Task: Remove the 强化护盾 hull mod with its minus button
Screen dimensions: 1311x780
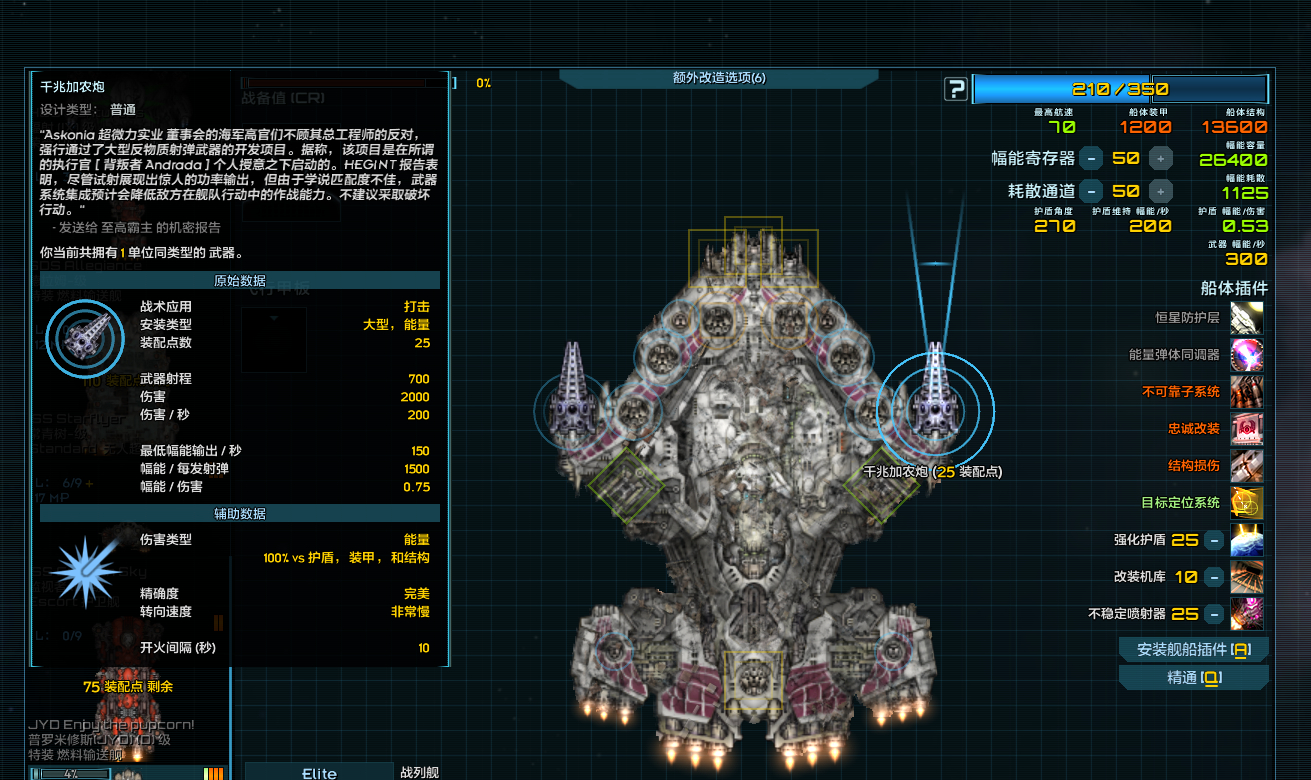Action: (1213, 540)
